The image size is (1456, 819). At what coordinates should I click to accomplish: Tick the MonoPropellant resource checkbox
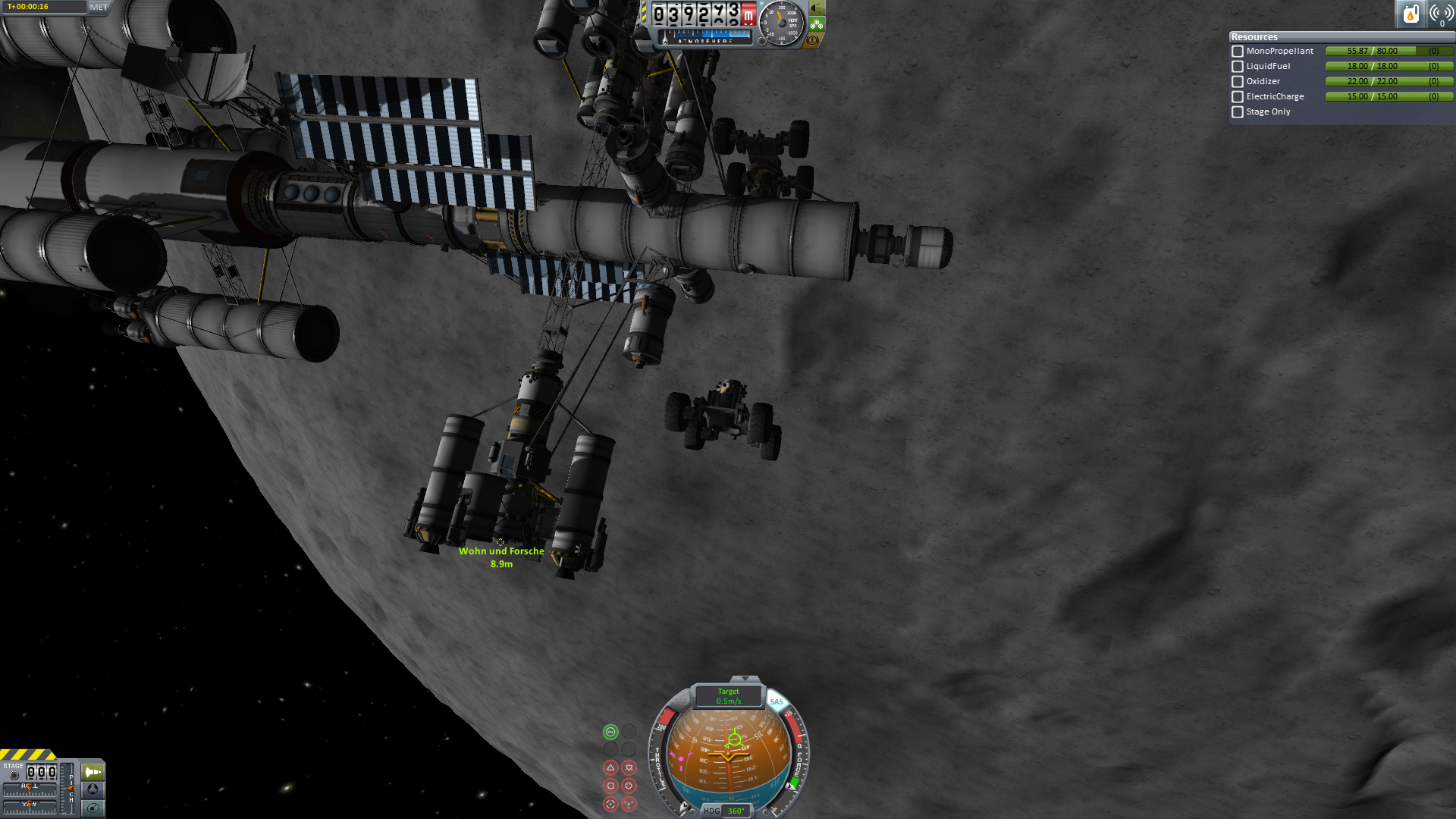click(x=1238, y=52)
